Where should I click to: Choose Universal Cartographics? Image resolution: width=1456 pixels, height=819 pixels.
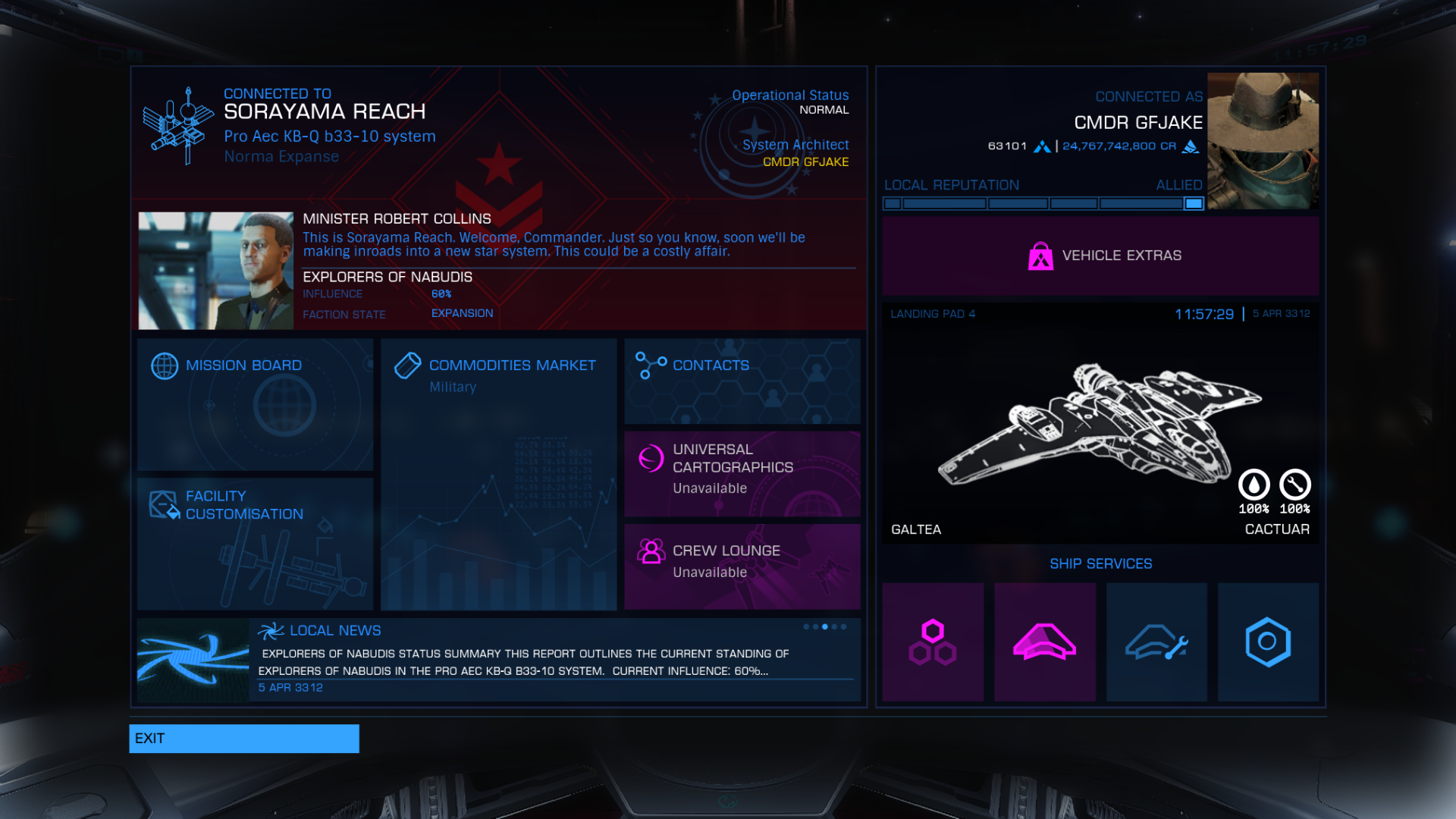[x=742, y=474]
